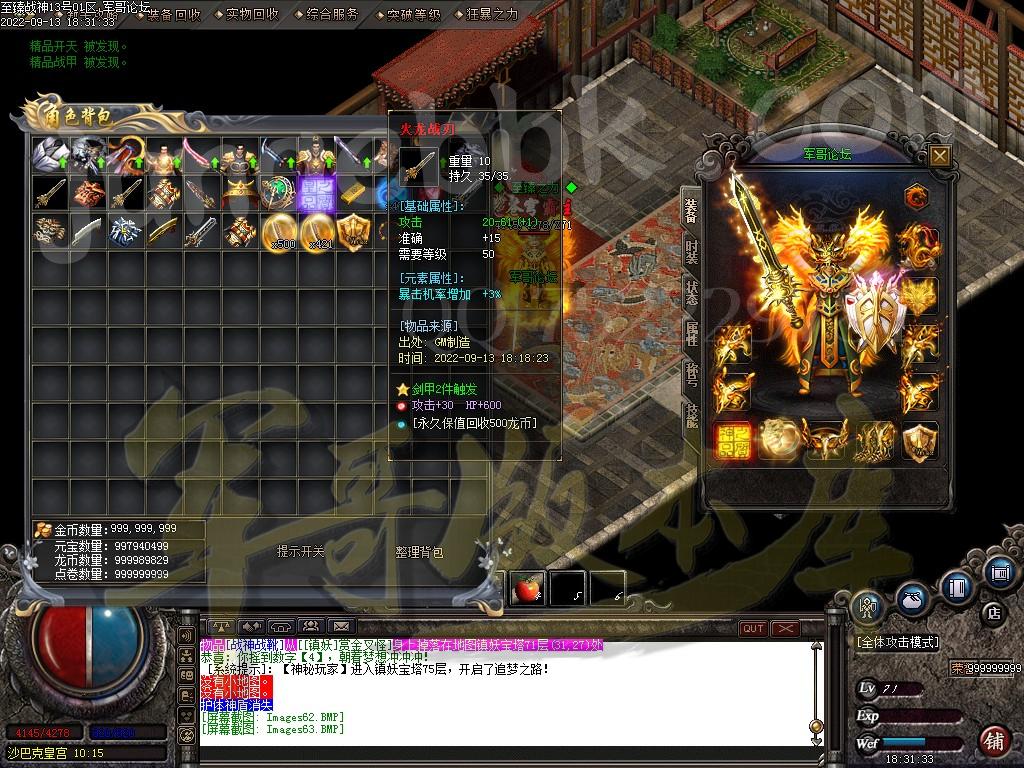1024x768 pixels.
Task: Open the 装备回收 equipment recycle menu
Action: 174,14
